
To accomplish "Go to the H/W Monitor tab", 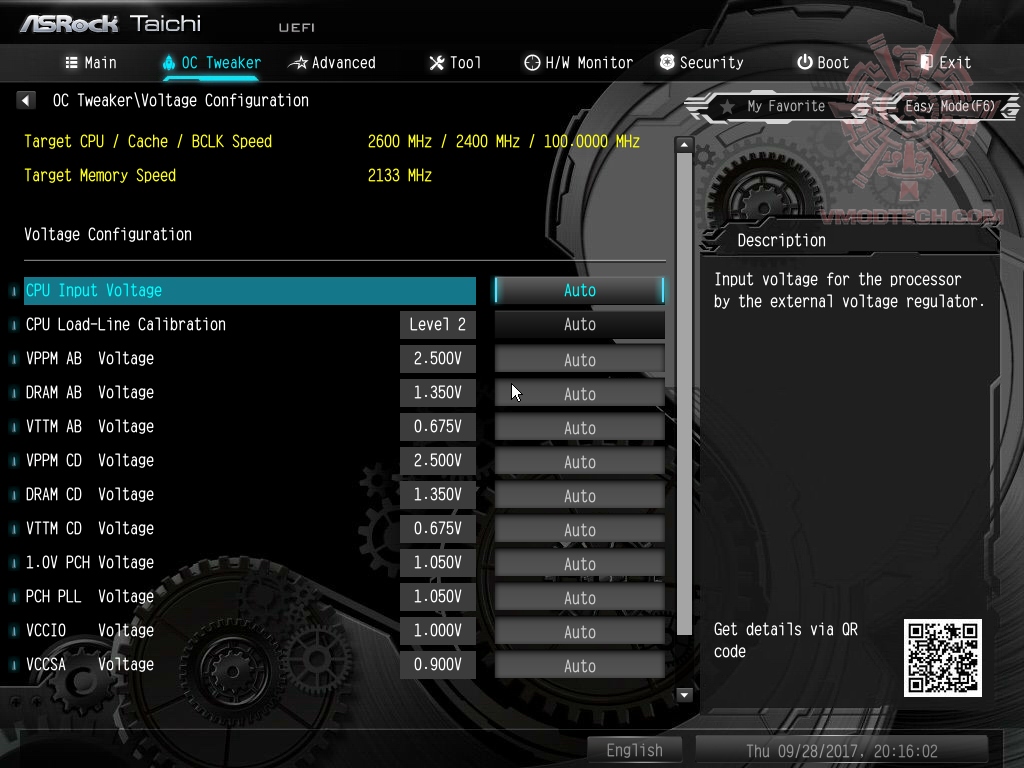I will point(578,63).
